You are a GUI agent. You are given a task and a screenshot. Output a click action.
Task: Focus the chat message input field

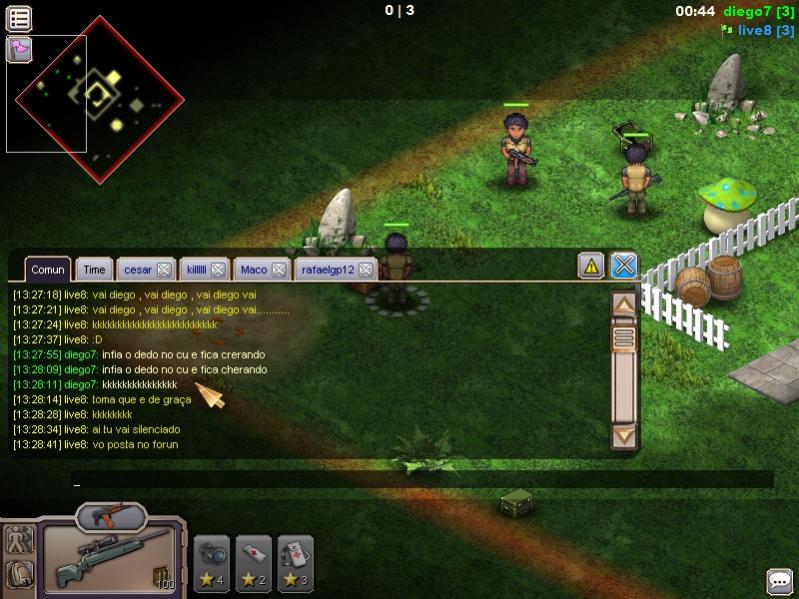coord(420,480)
